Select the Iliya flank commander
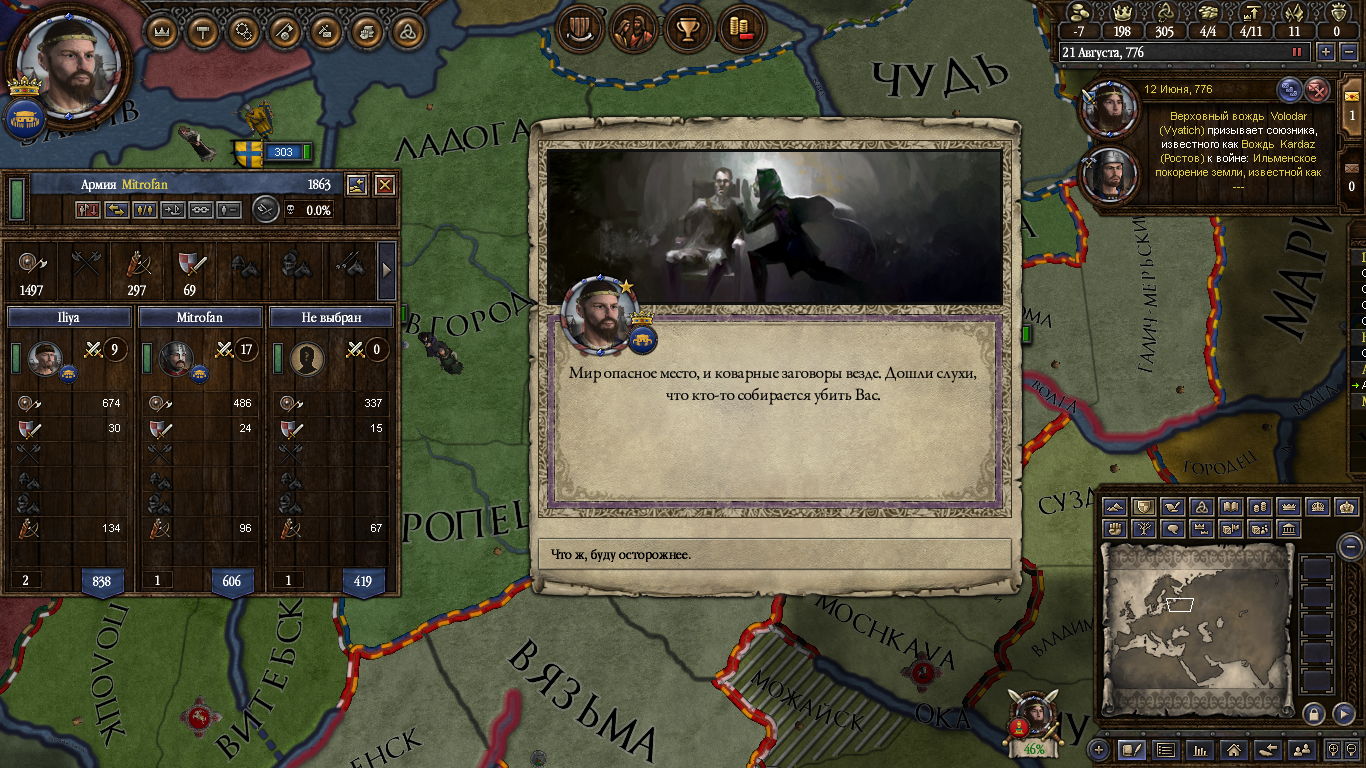The width and height of the screenshot is (1366, 768). coord(44,358)
